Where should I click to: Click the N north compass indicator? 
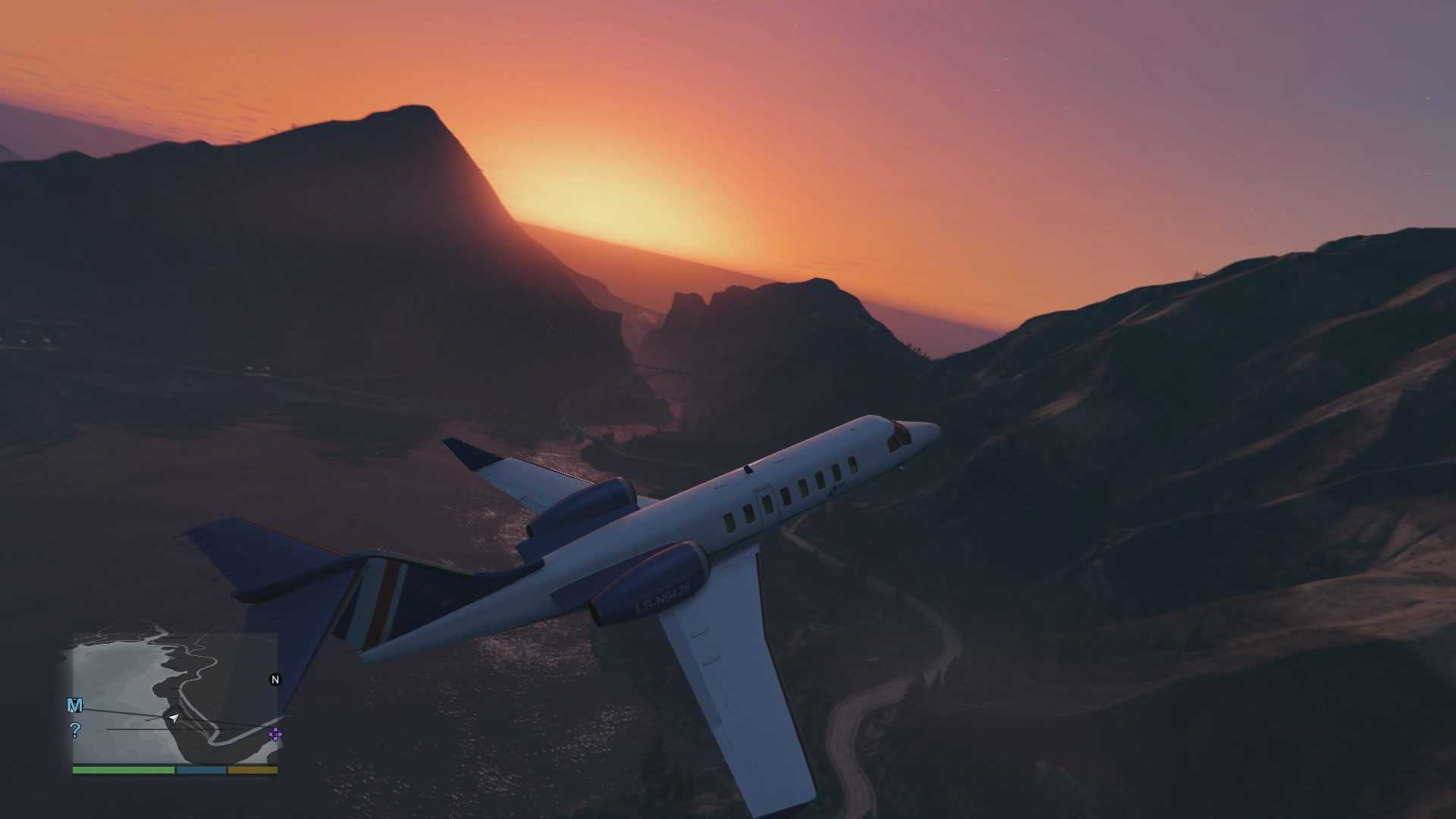tap(275, 679)
